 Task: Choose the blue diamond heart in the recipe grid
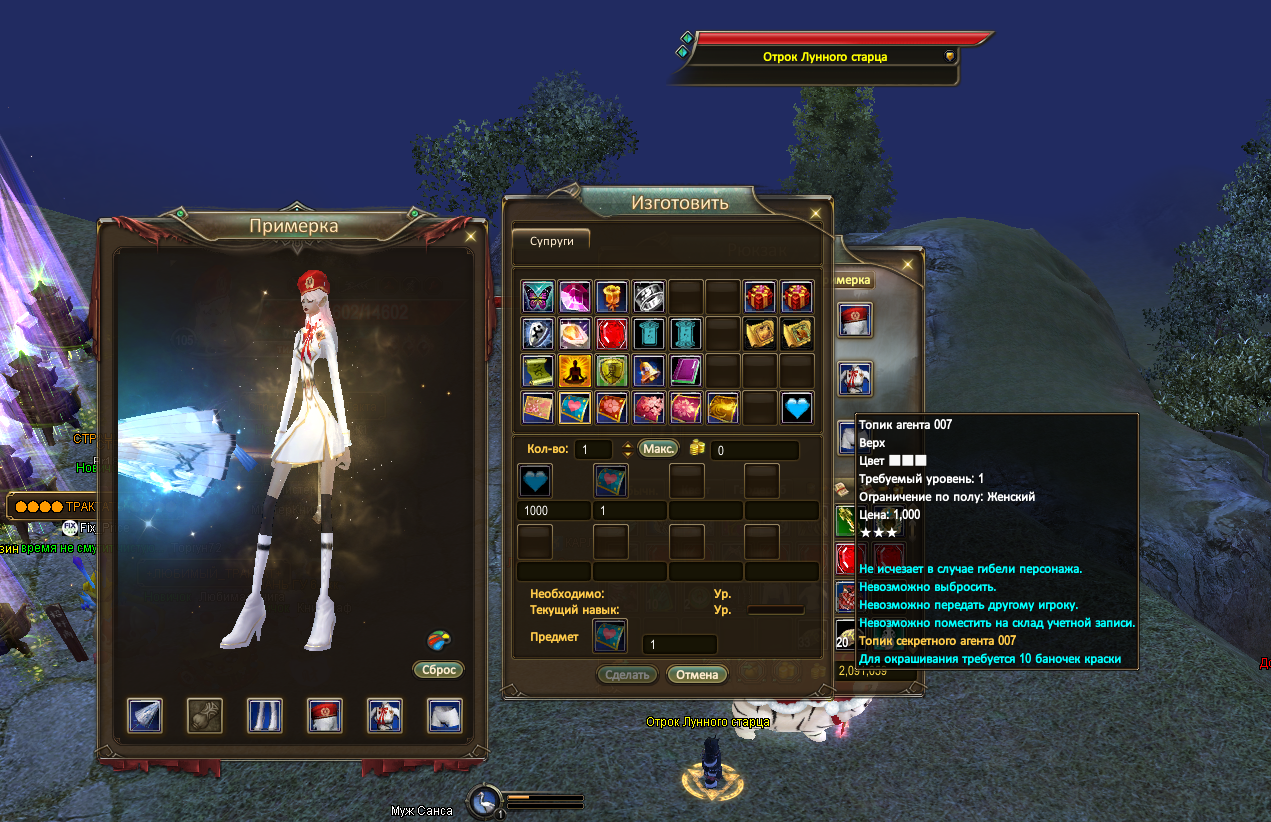pos(796,407)
